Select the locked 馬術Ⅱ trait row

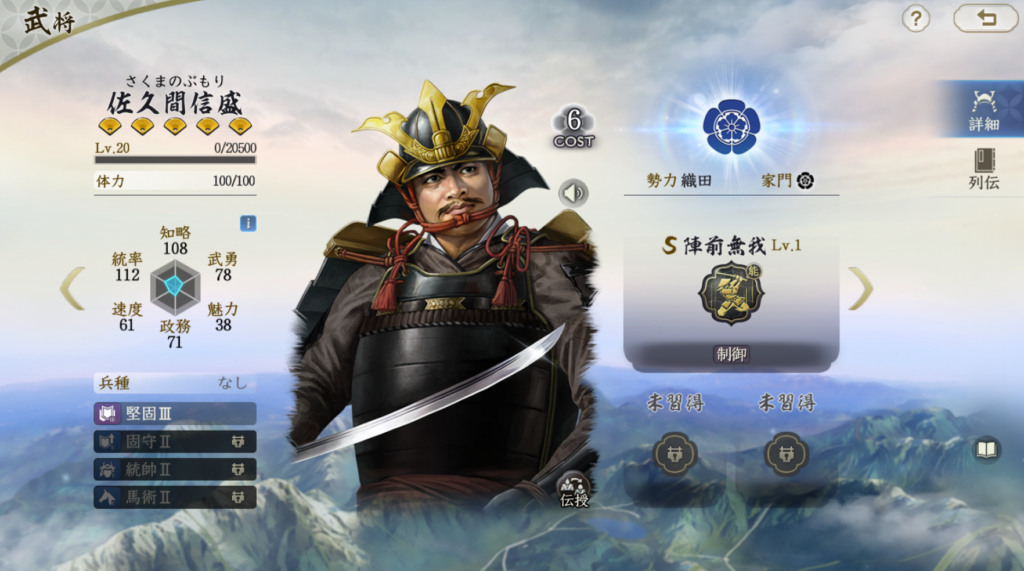175,497
